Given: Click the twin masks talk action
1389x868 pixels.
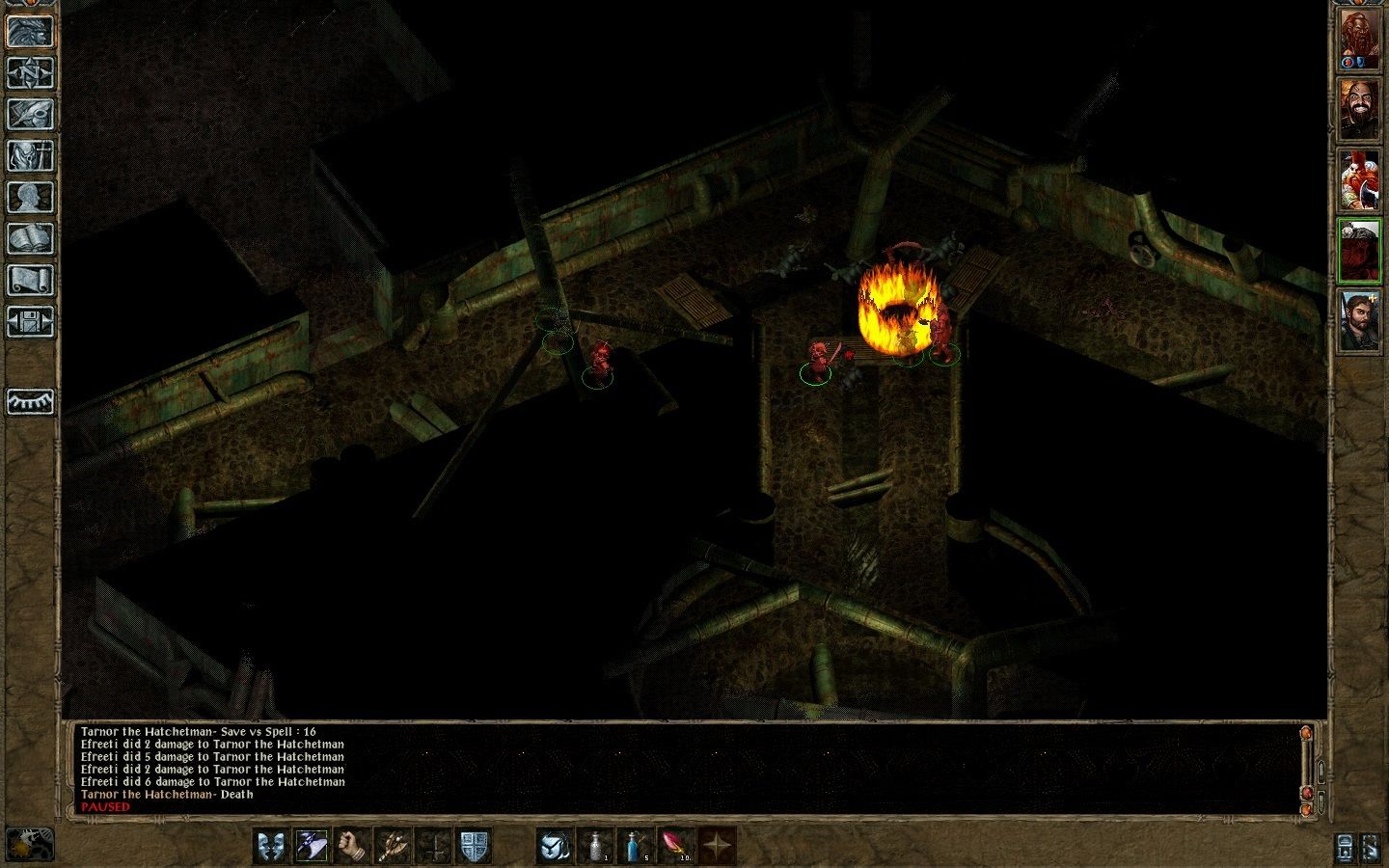Looking at the screenshot, I should [271, 846].
